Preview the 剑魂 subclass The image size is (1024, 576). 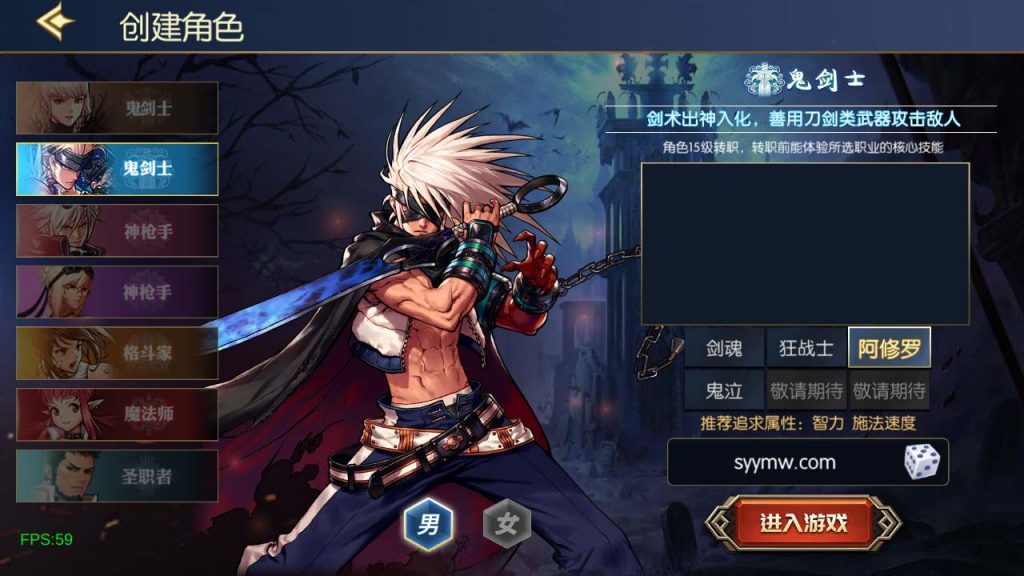(x=725, y=348)
